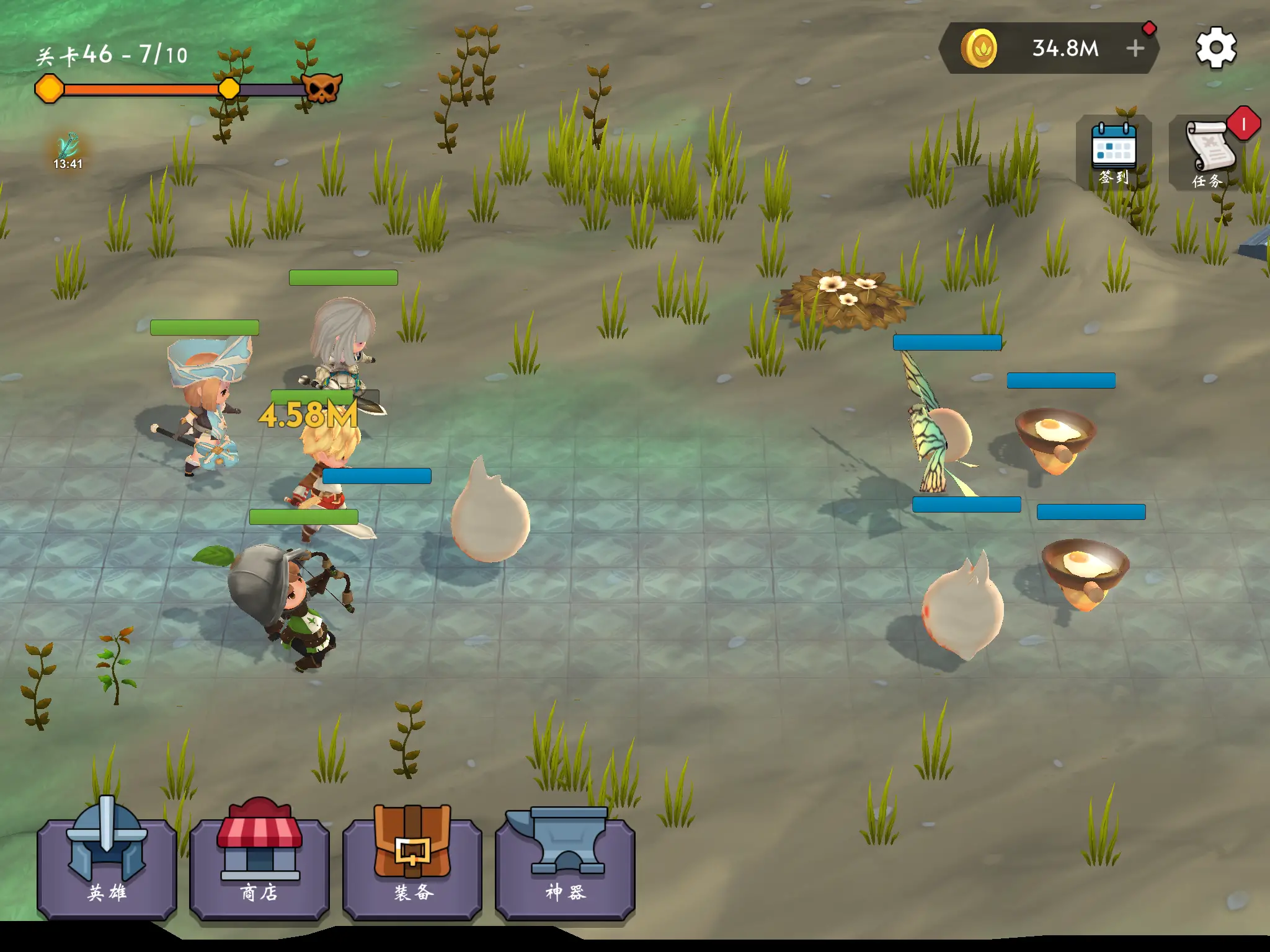
Task: Add more gold coins with plus button
Action: click(x=1135, y=48)
